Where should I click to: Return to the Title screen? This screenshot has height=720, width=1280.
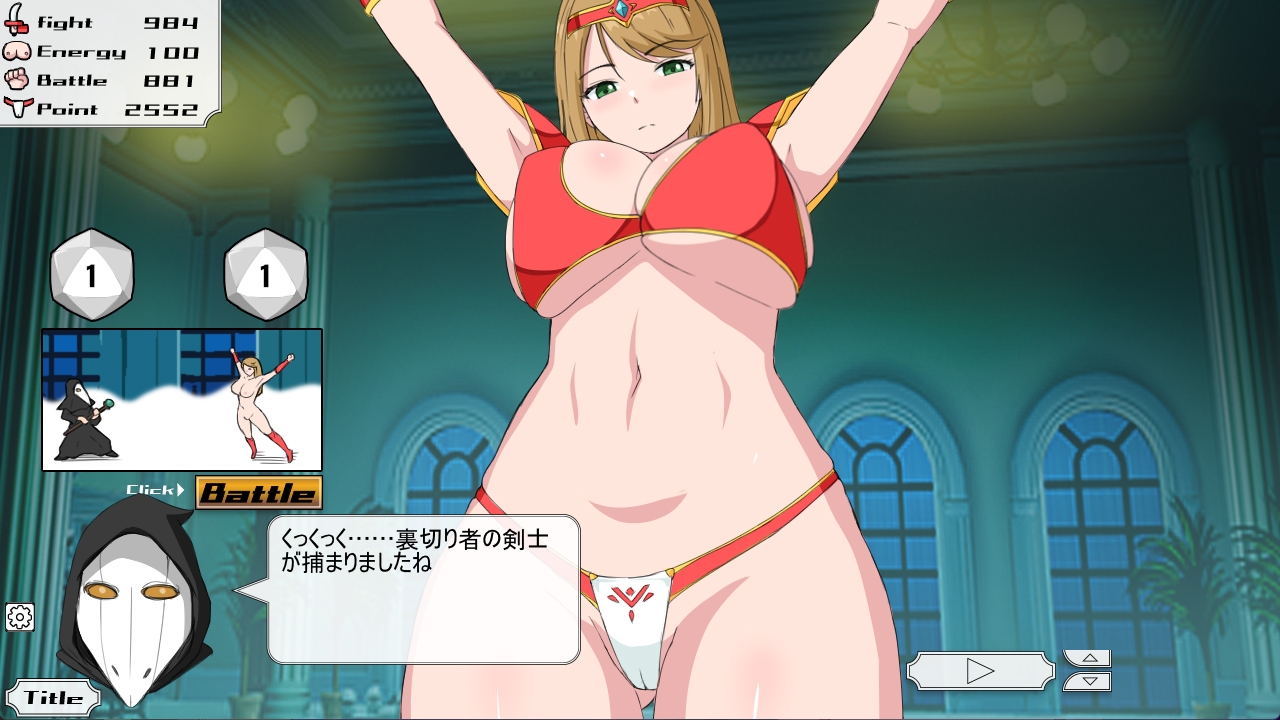[x=53, y=697]
